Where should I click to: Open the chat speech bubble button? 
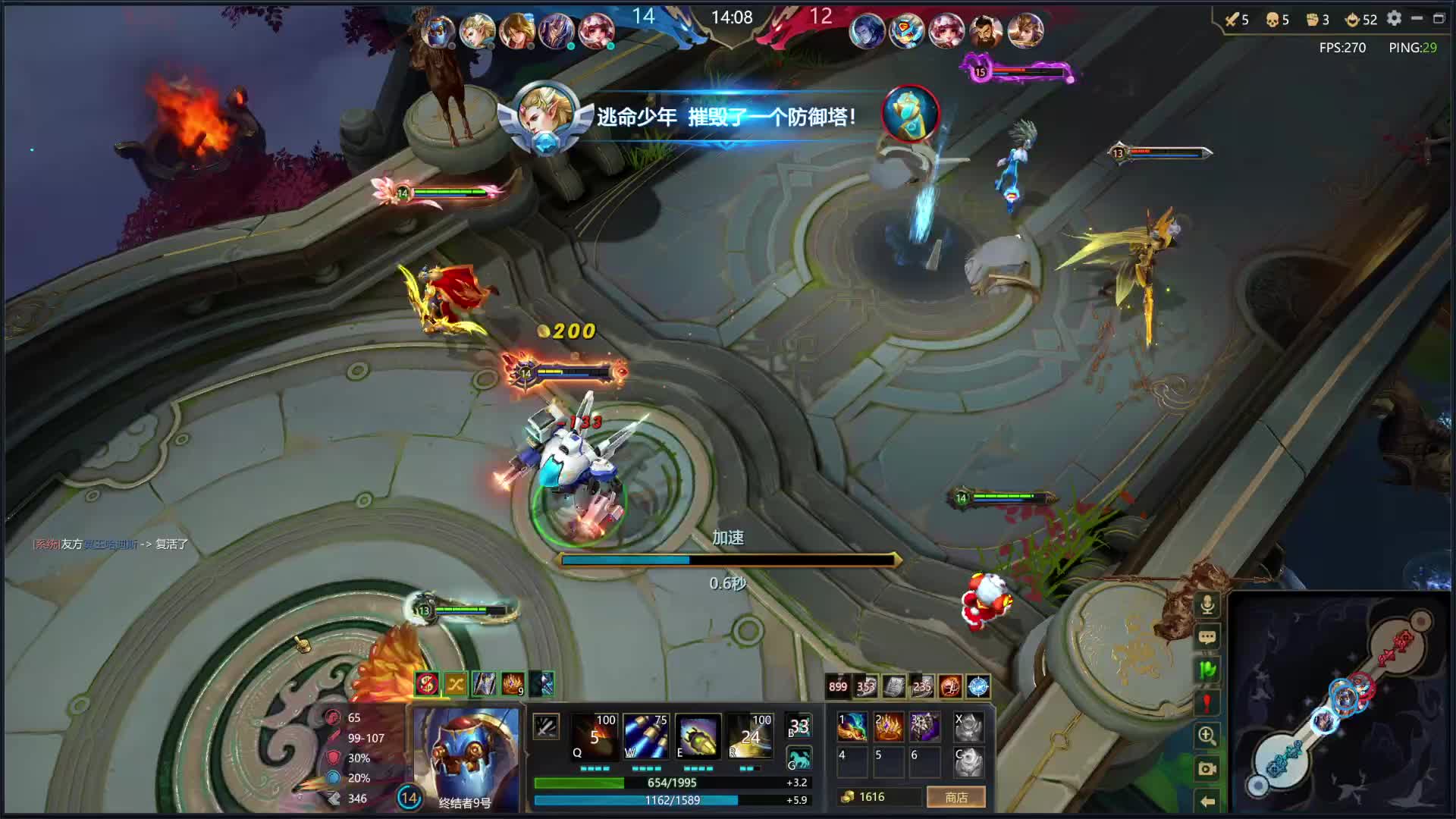coord(1207,637)
